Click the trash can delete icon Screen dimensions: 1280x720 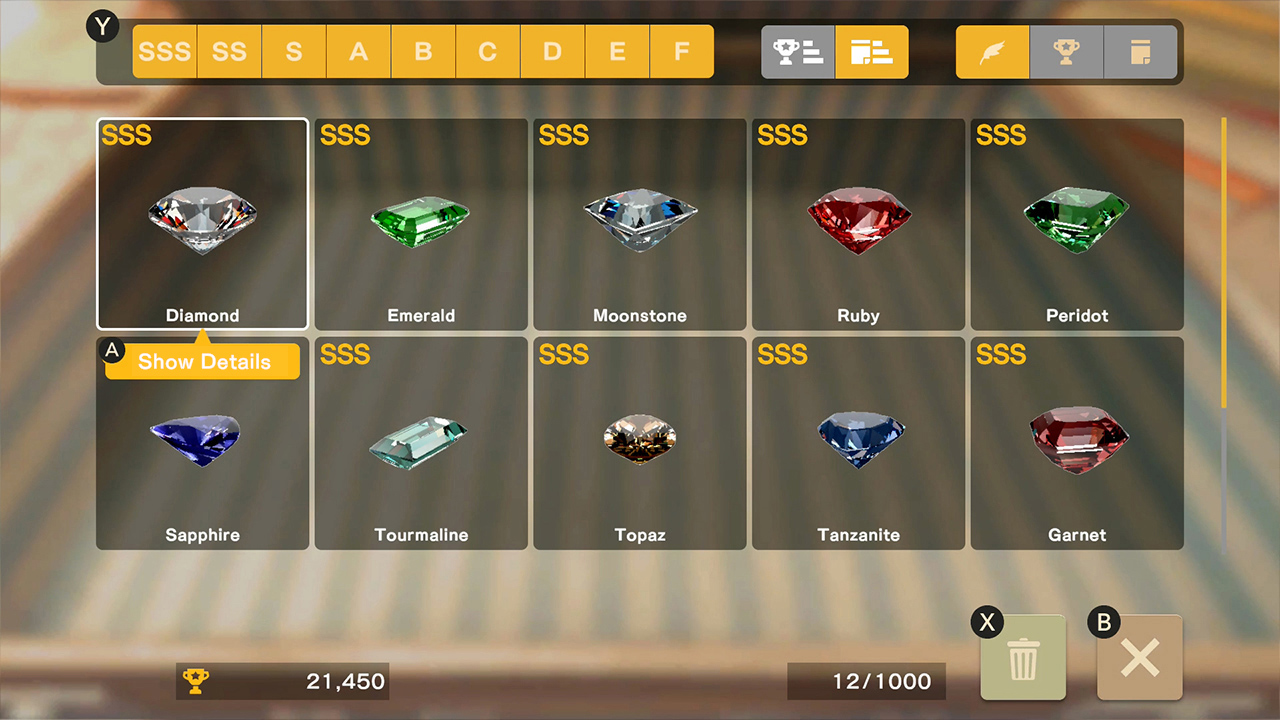pyautogui.click(x=1022, y=657)
